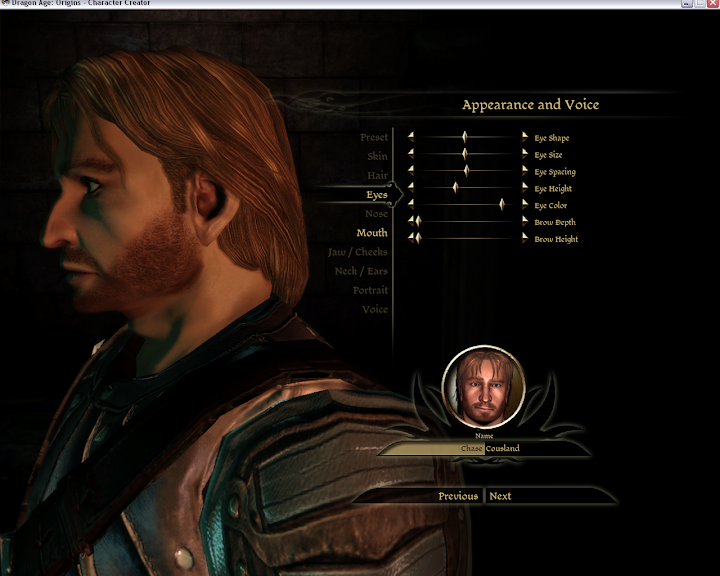Open the Portrait category

369,290
